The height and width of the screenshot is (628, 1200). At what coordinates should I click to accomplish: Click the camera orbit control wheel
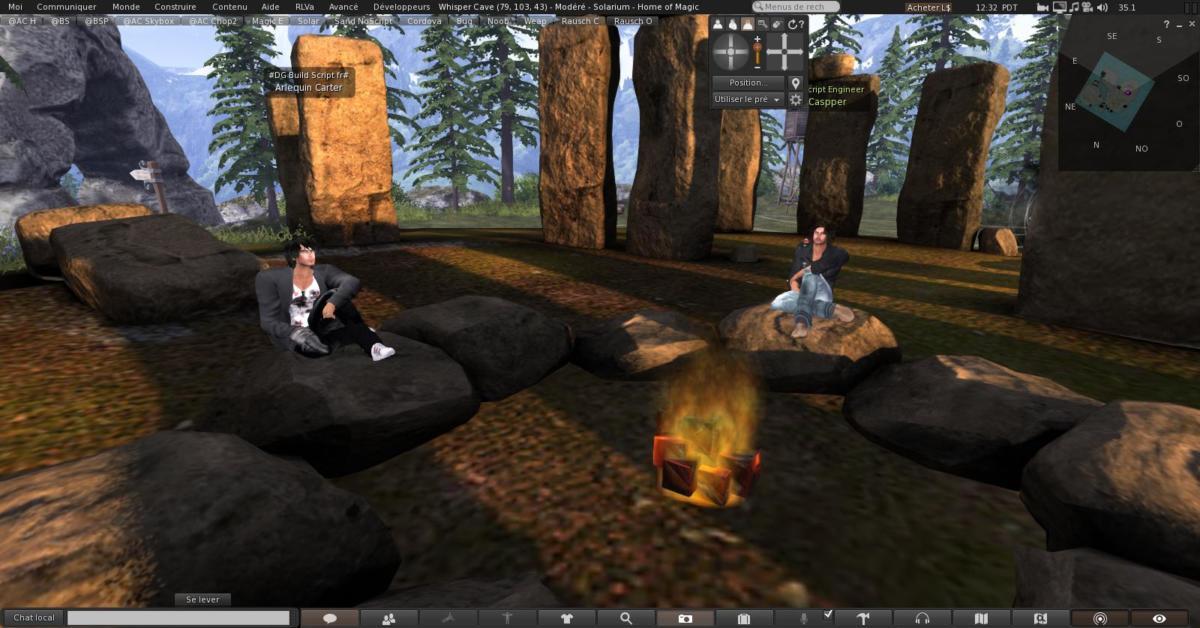click(x=731, y=51)
